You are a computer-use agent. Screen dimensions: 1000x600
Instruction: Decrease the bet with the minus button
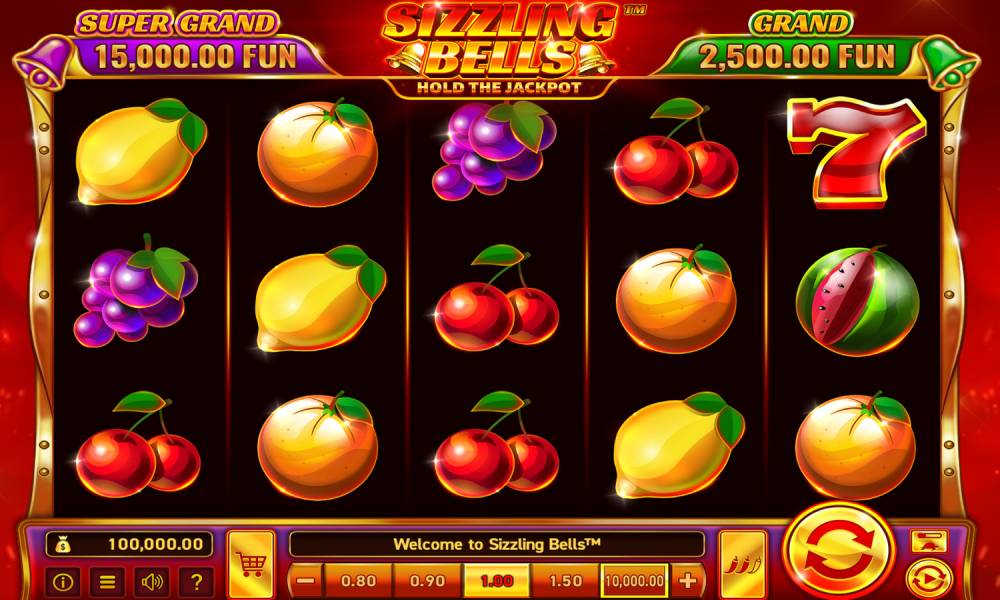307,580
